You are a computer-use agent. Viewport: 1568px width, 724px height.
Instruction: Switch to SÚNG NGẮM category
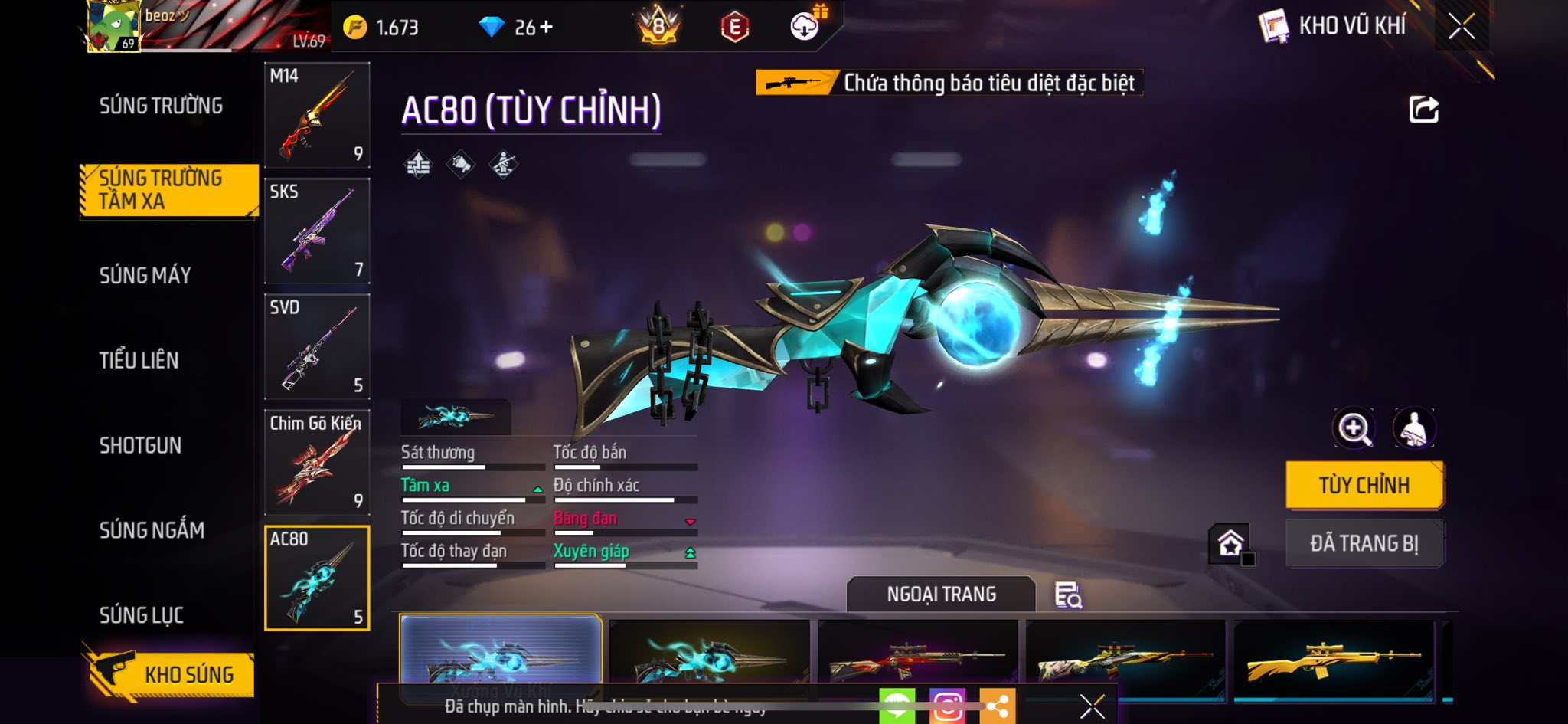152,529
